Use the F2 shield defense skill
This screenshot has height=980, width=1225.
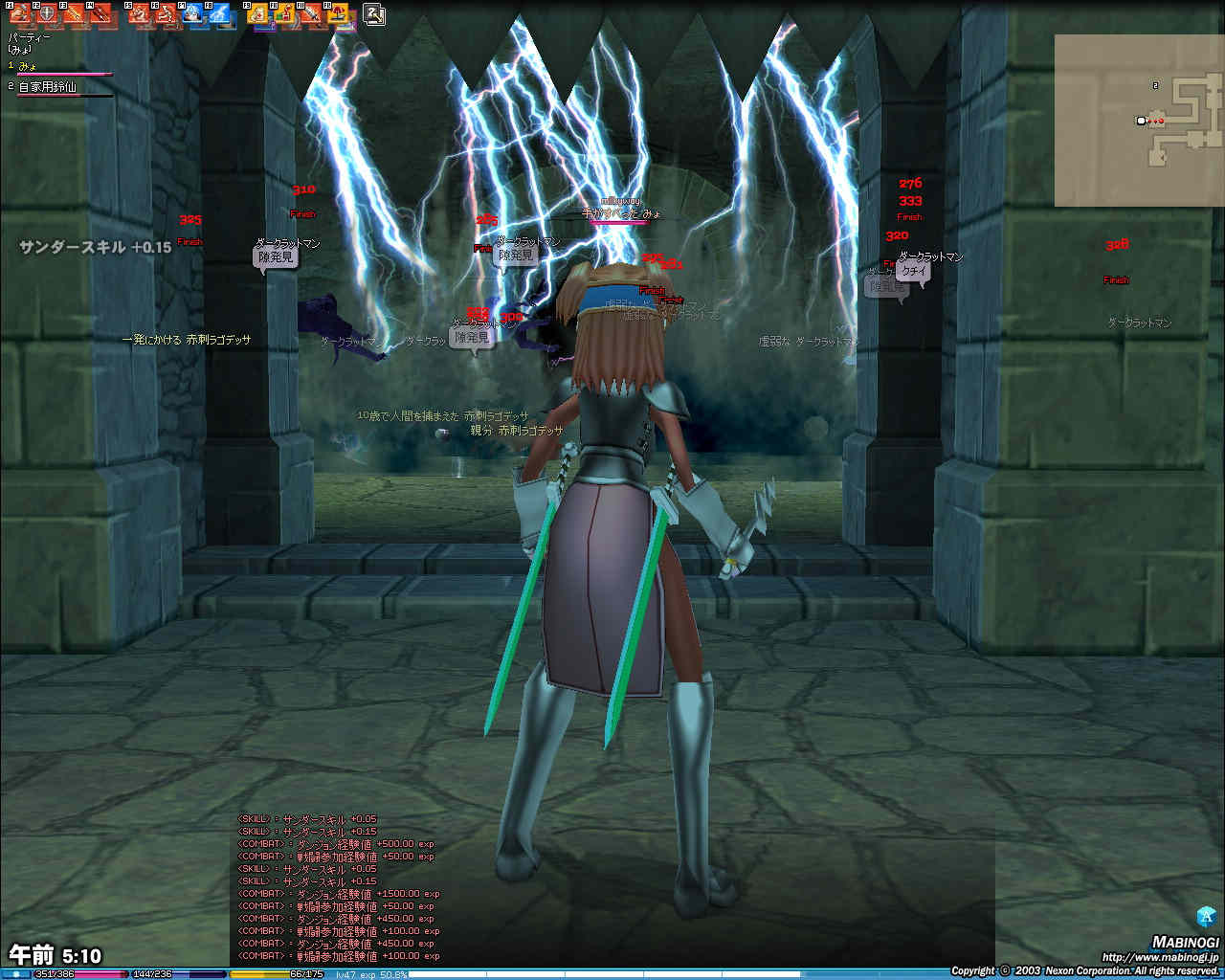[x=46, y=15]
